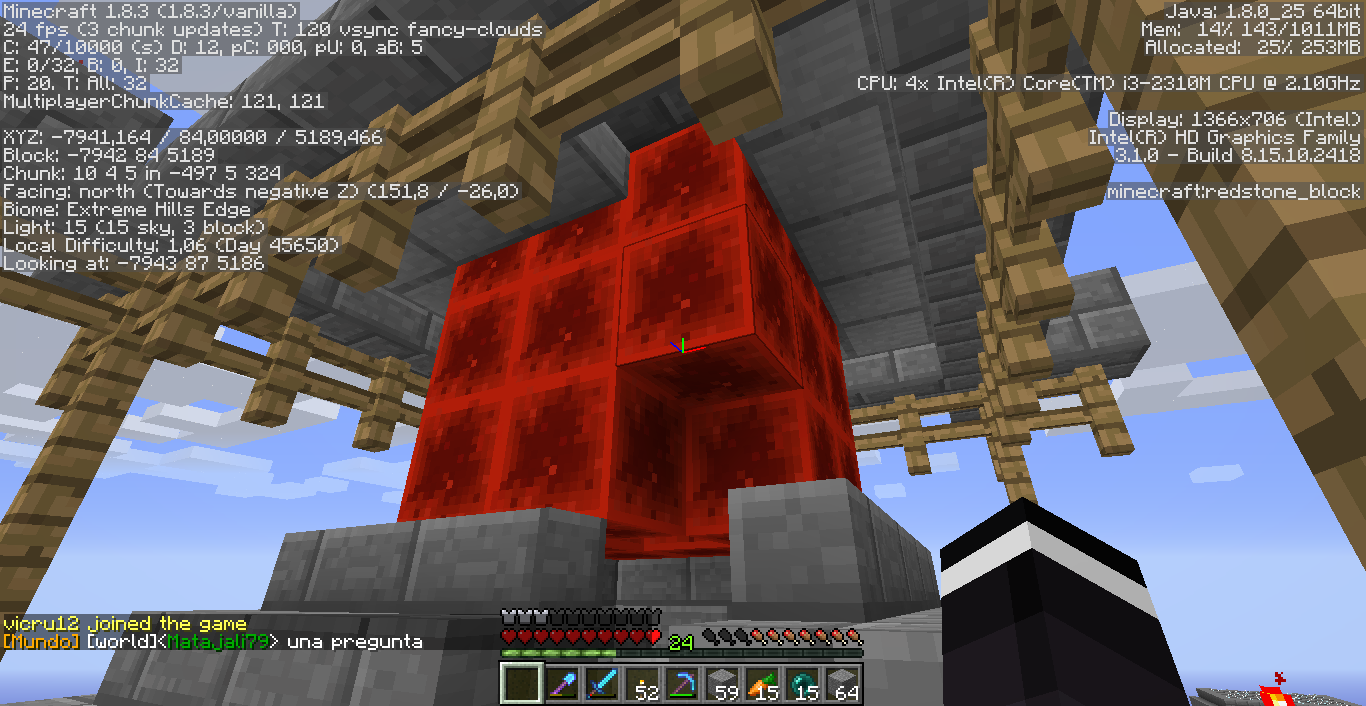
Task: Select the diamond pickaxe hotbar slot
Action: (681, 684)
